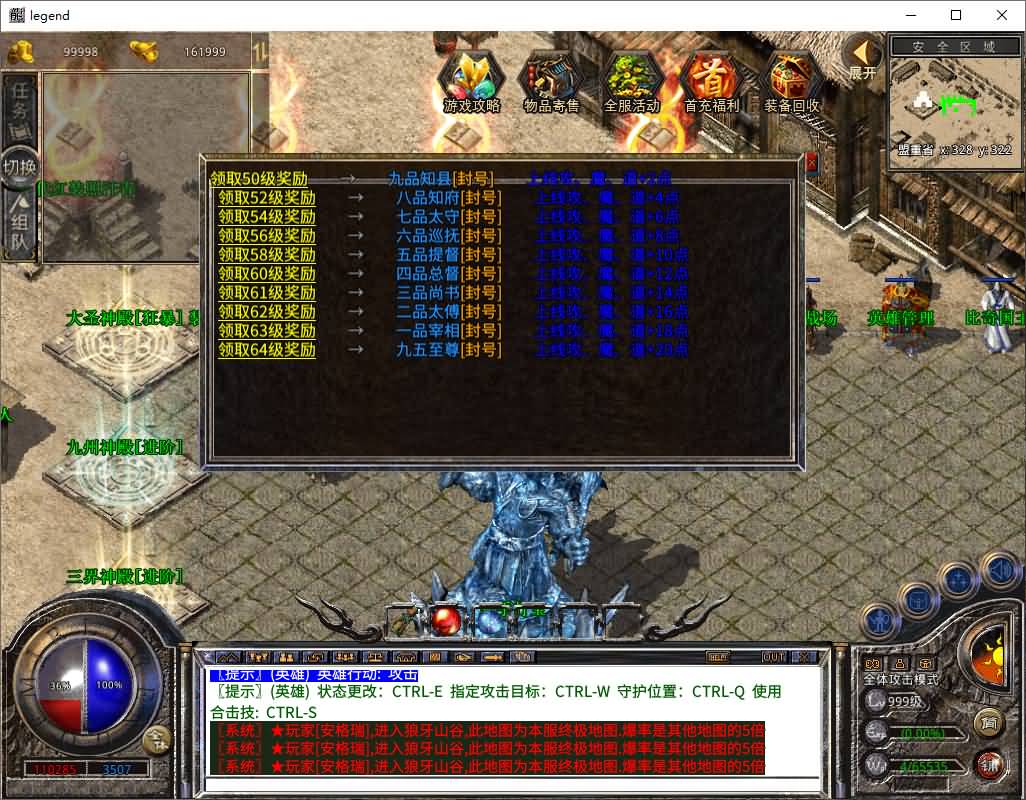The width and height of the screenshot is (1026, 800).
Task: Claim the 领取50级奖励 reward
Action: (x=258, y=179)
